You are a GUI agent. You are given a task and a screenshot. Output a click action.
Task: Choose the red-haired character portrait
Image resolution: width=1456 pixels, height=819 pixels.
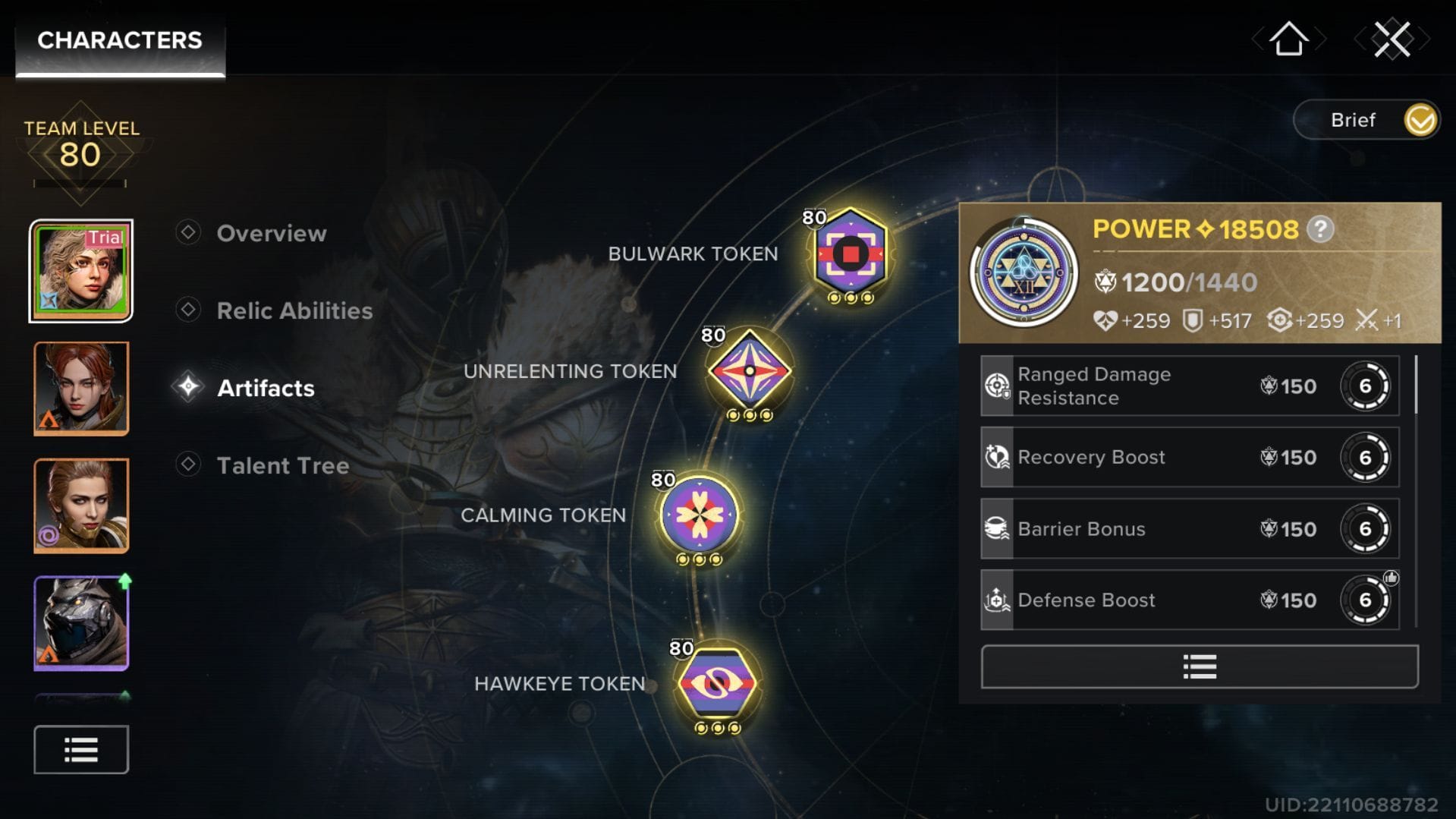(x=81, y=389)
